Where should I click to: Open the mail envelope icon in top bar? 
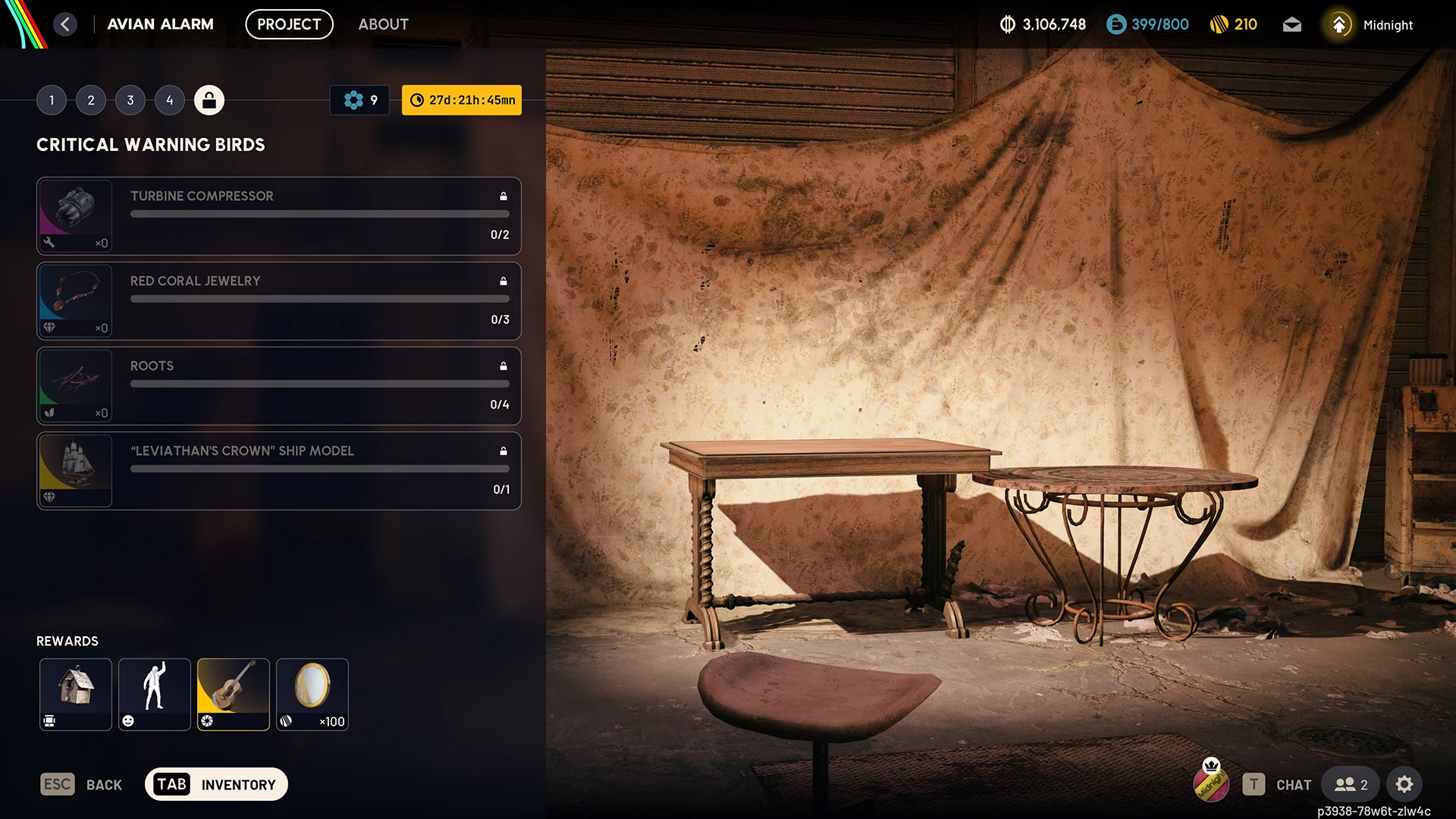coord(1292,24)
